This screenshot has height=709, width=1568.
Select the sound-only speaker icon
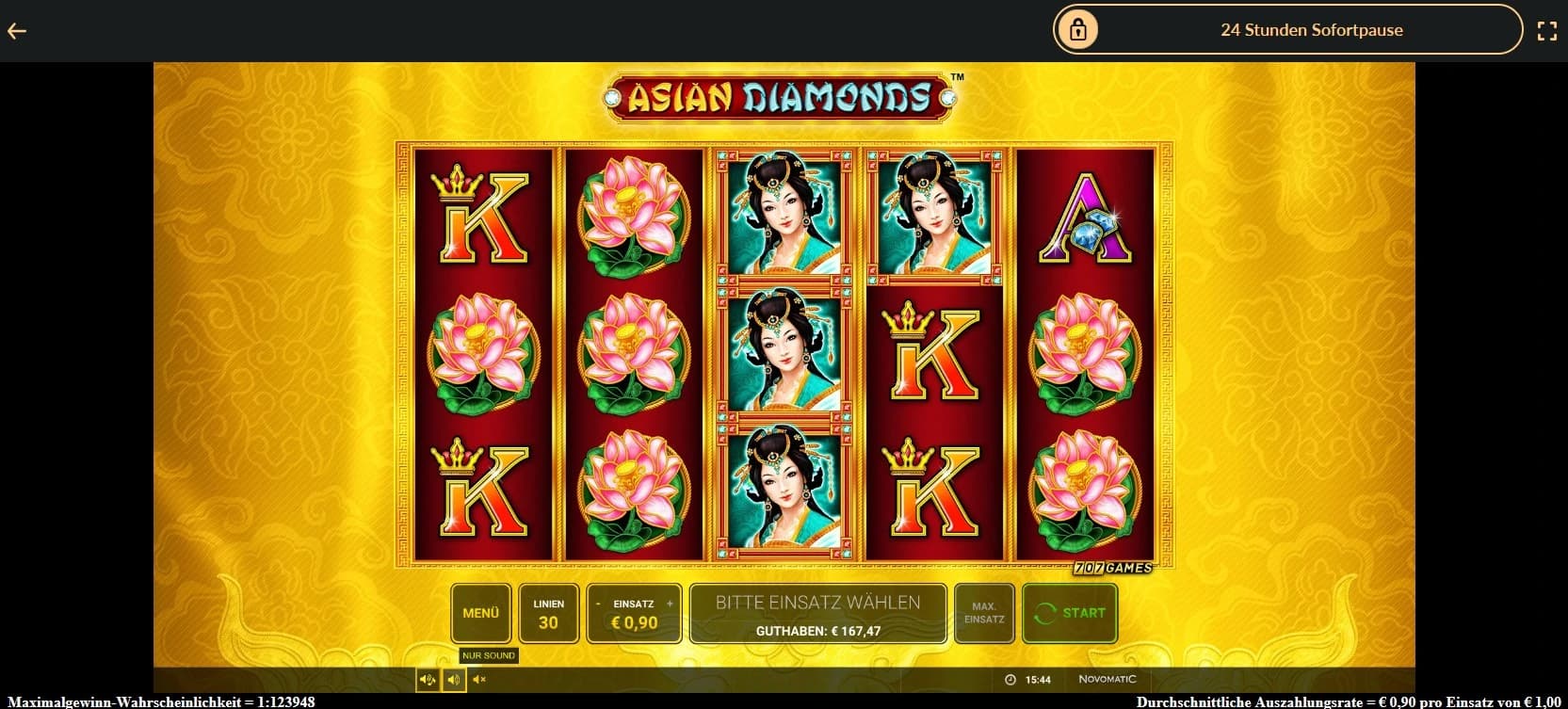point(453,679)
